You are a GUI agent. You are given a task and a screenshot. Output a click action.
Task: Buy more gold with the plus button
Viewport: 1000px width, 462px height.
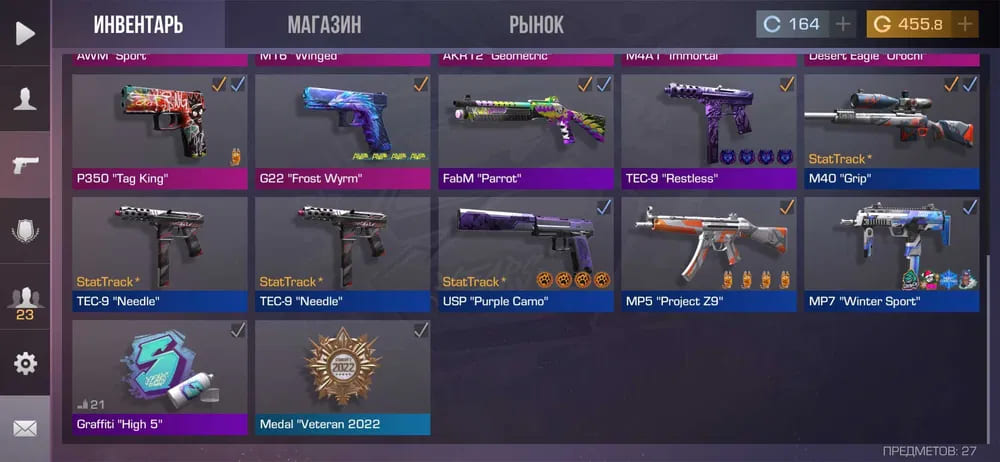pyautogui.click(x=964, y=24)
